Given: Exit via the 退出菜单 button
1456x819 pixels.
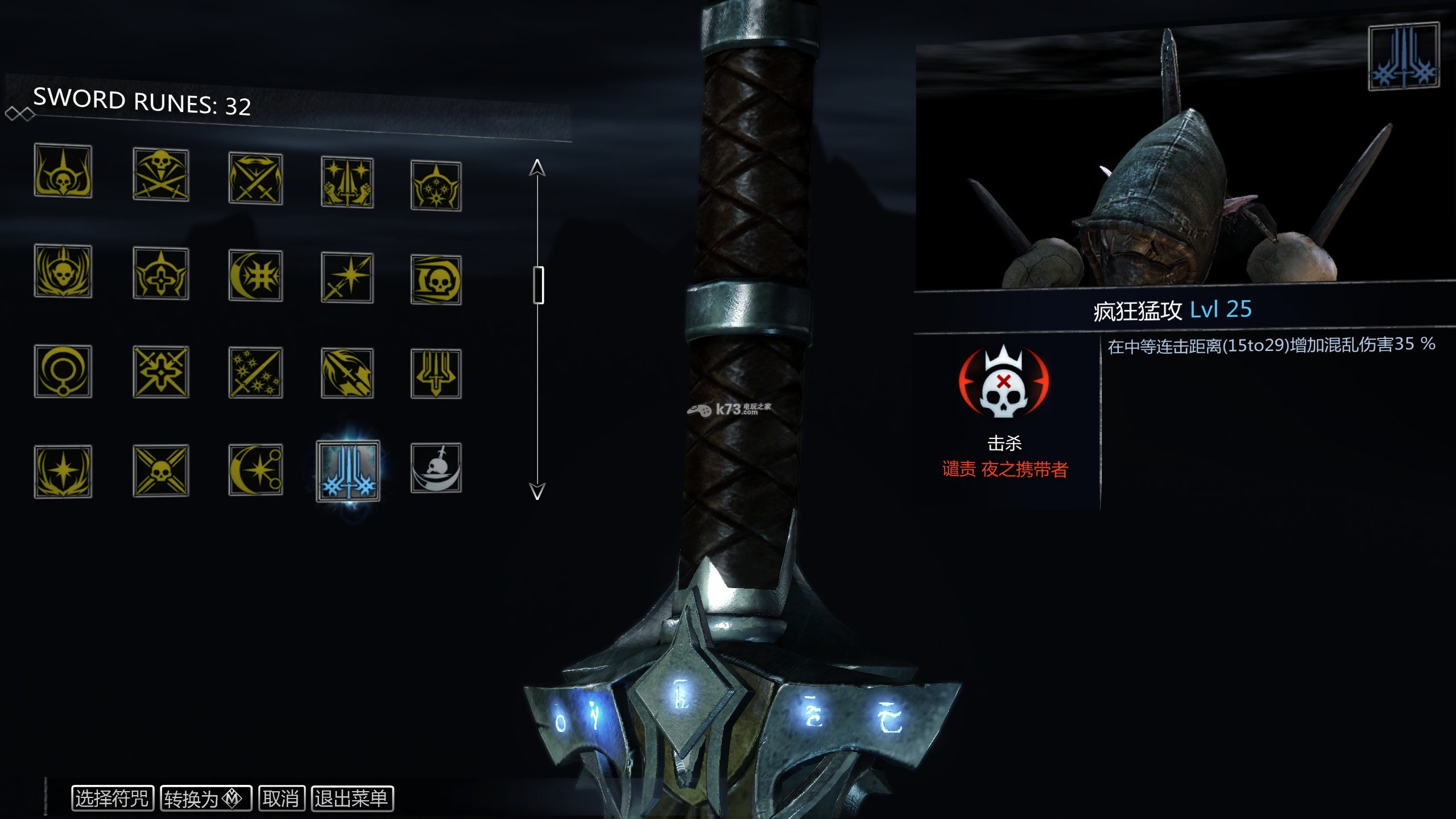Looking at the screenshot, I should (x=352, y=799).
